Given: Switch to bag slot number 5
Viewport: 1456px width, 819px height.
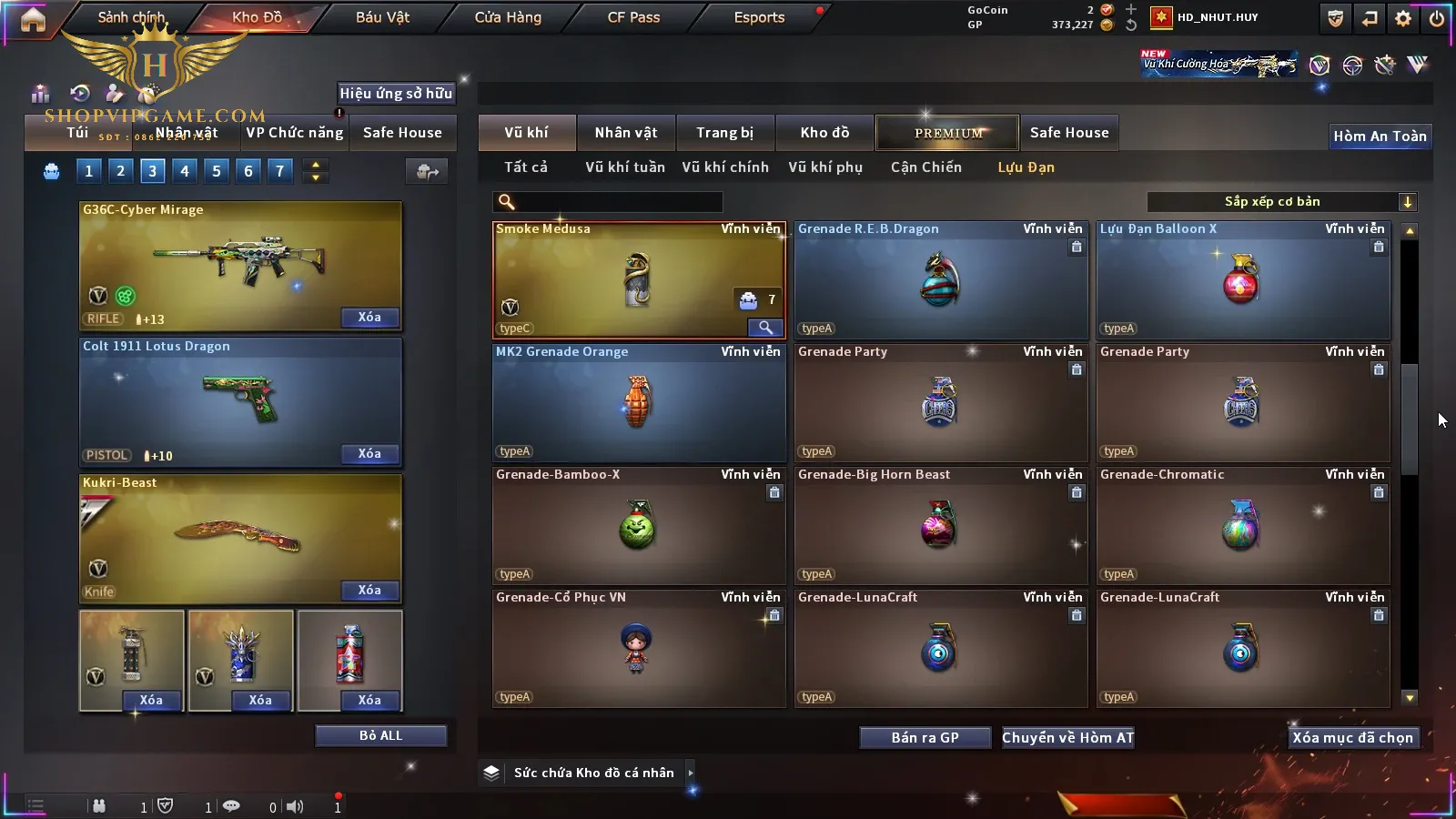Looking at the screenshot, I should (x=217, y=171).
